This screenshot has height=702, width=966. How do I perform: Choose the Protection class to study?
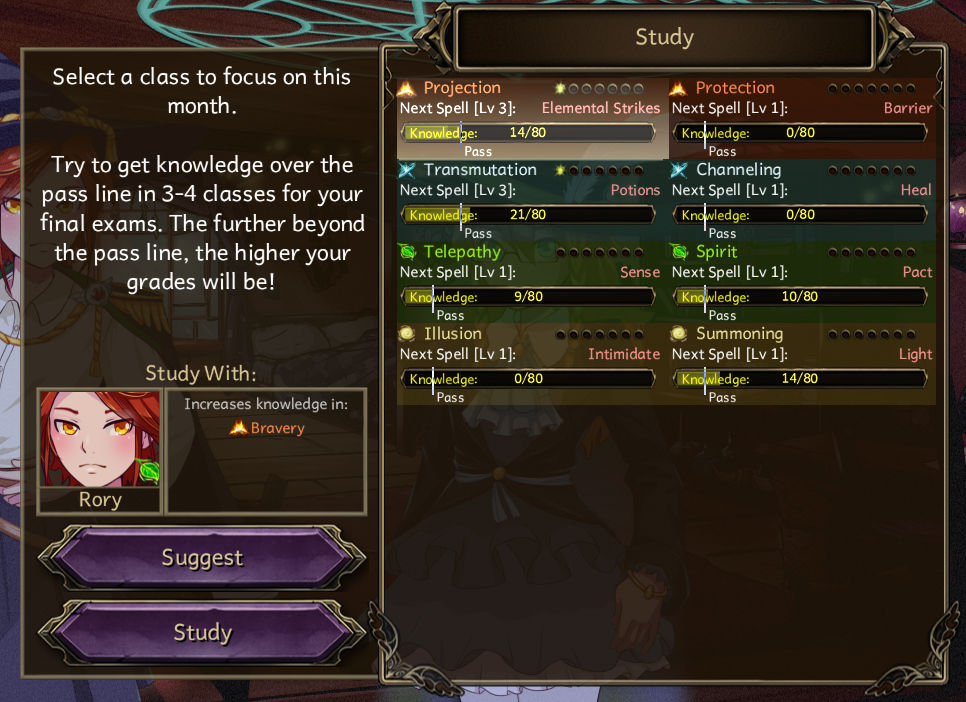803,118
